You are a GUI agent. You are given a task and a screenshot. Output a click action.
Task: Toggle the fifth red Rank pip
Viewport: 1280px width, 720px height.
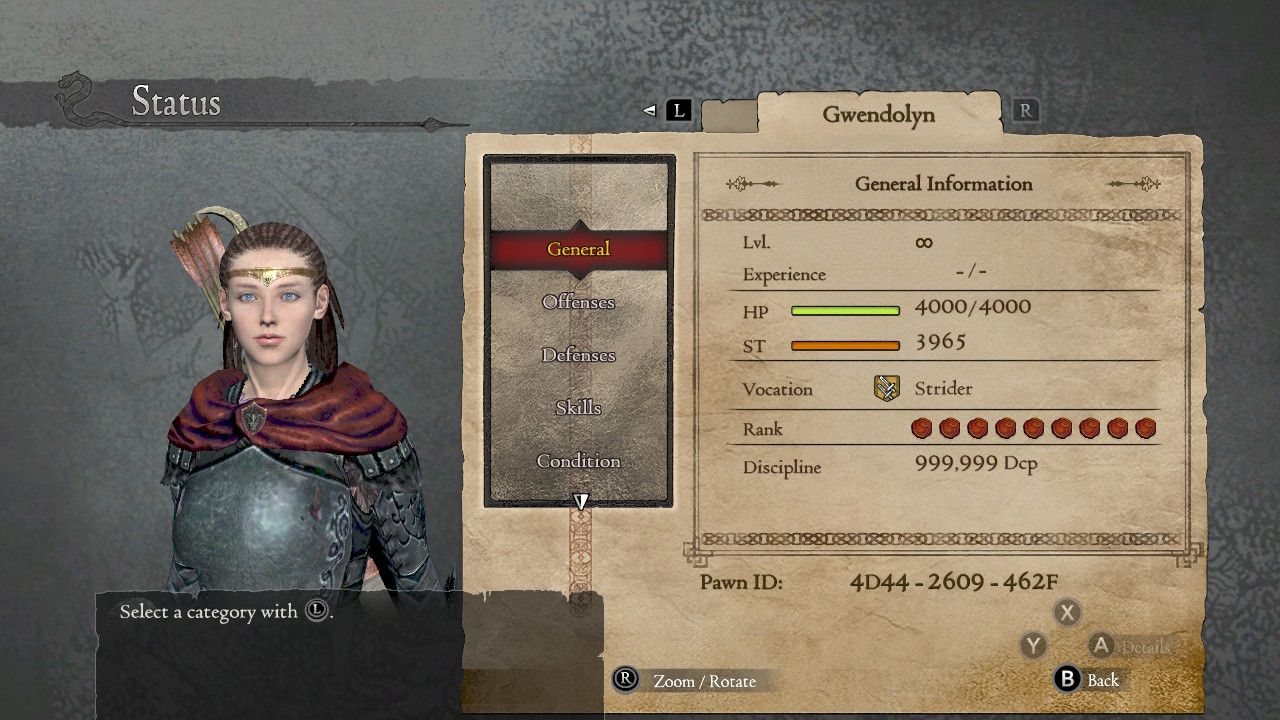(1035, 428)
